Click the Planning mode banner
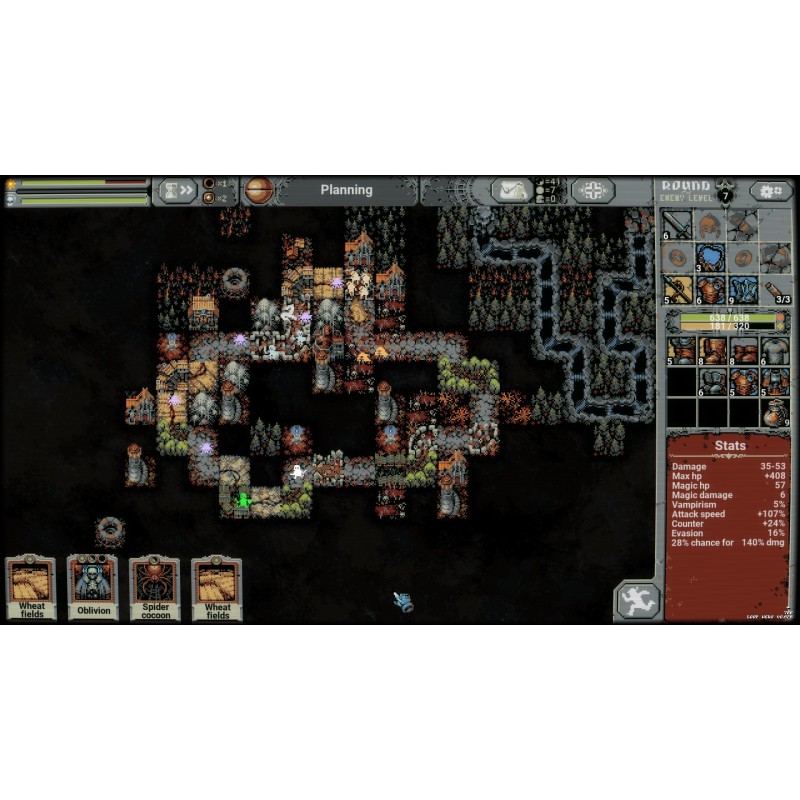Viewport: 800px width, 800px height. click(346, 190)
